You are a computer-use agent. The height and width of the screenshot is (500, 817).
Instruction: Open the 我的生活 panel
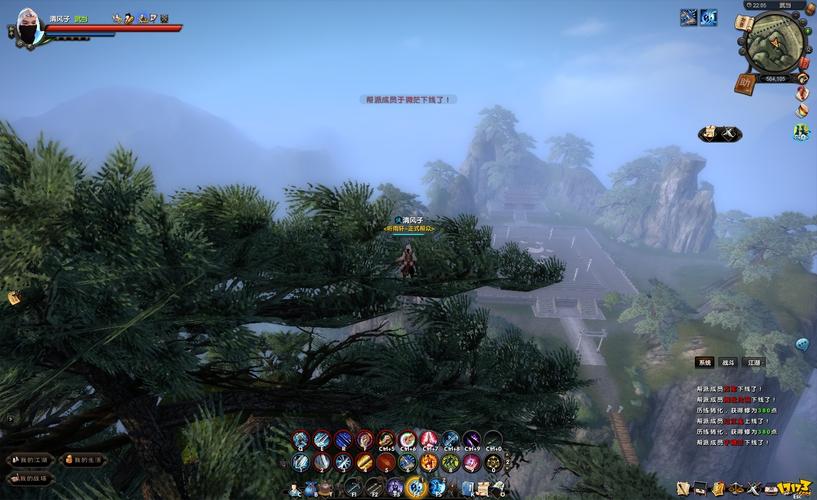coord(83,460)
